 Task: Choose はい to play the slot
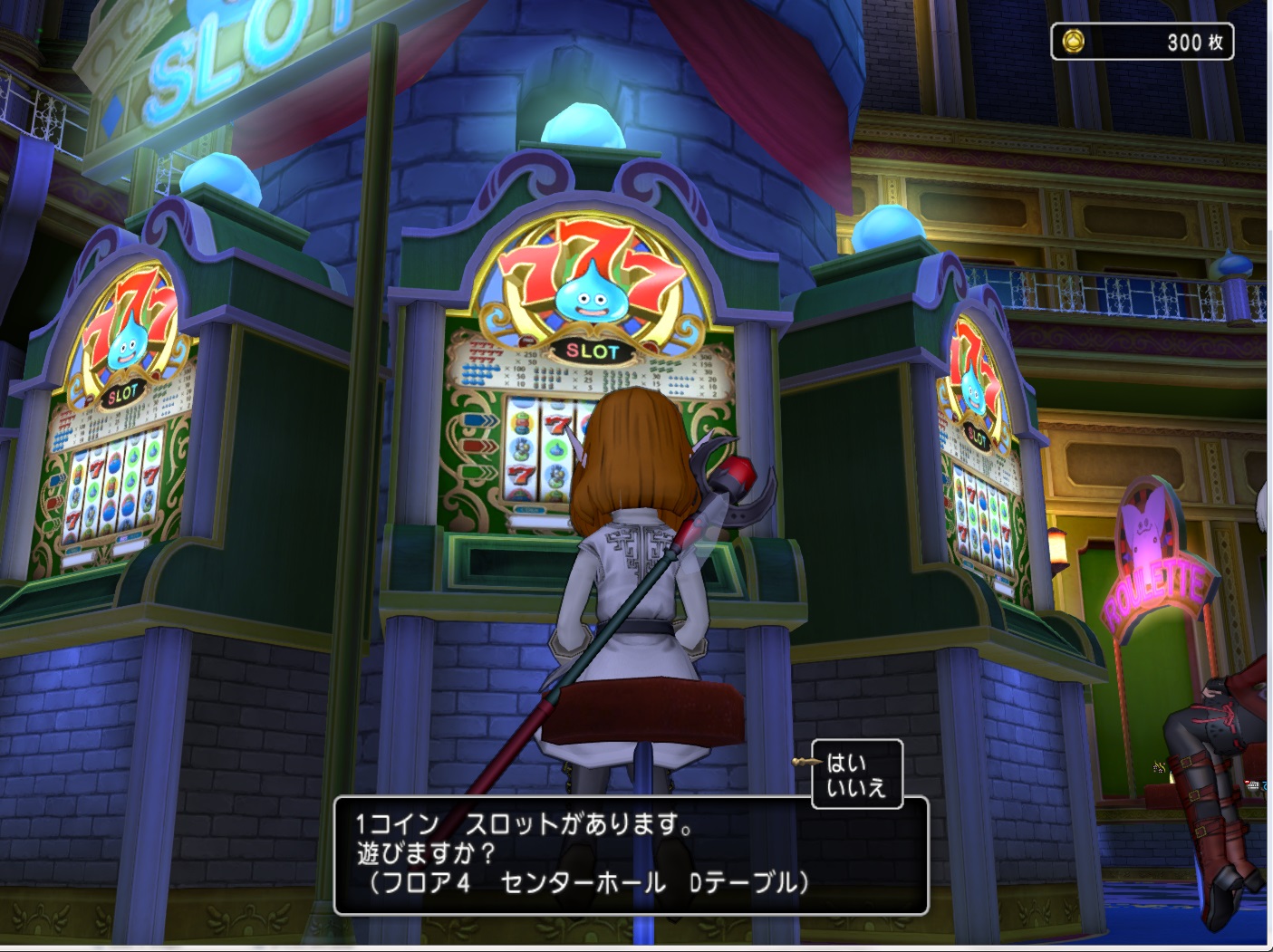click(846, 763)
